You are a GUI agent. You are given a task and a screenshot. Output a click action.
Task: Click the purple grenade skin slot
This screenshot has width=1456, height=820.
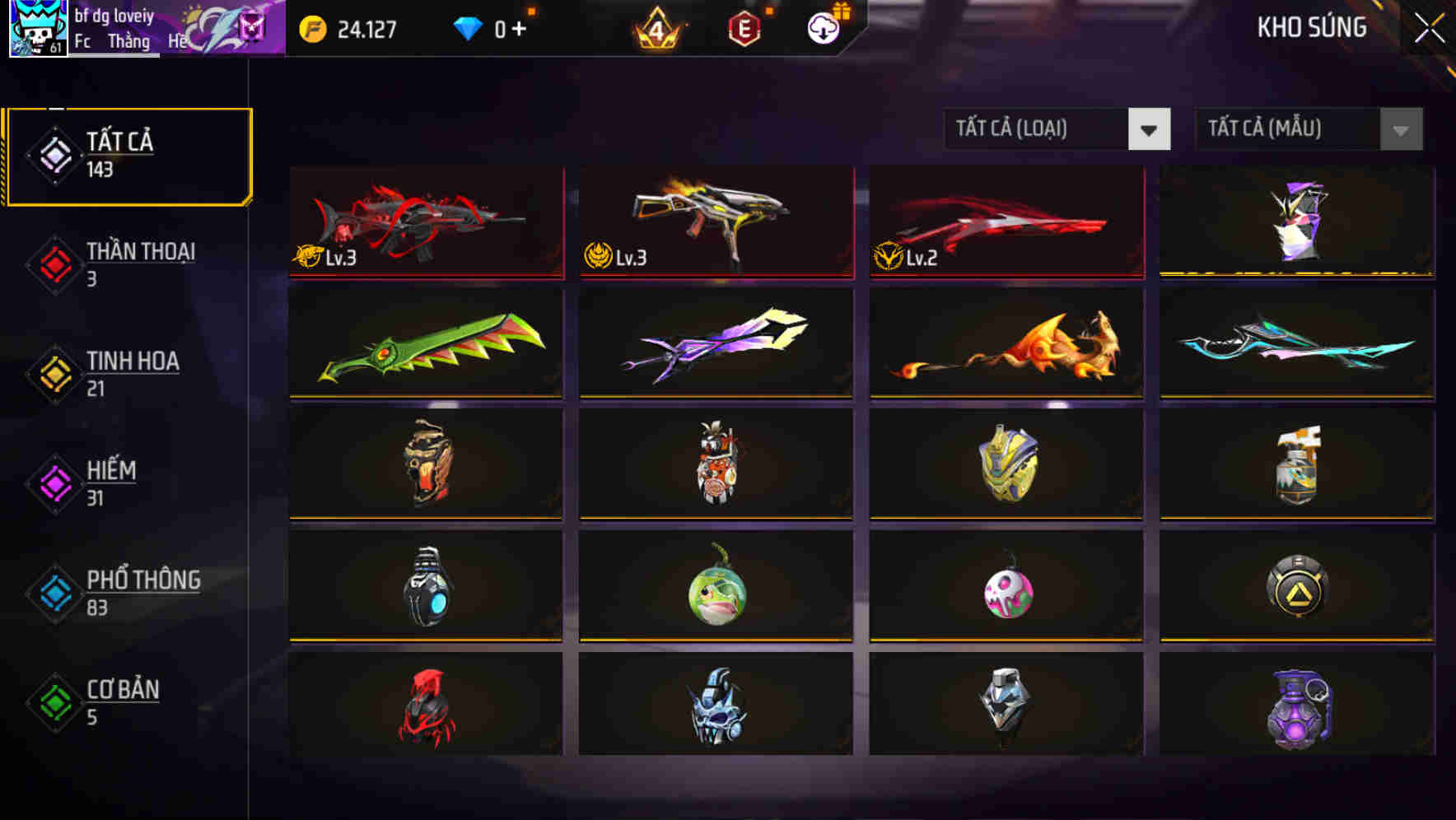pos(1297,708)
